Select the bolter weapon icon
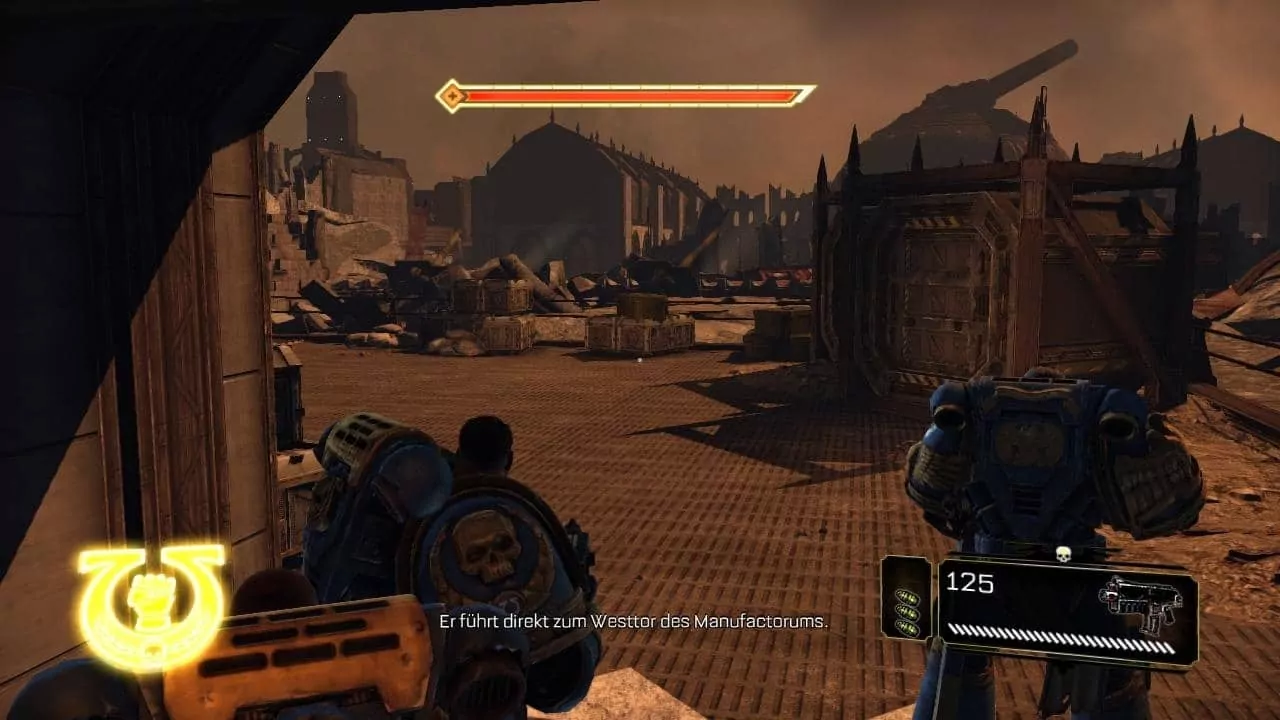This screenshot has height=720, width=1280. 1142,603
